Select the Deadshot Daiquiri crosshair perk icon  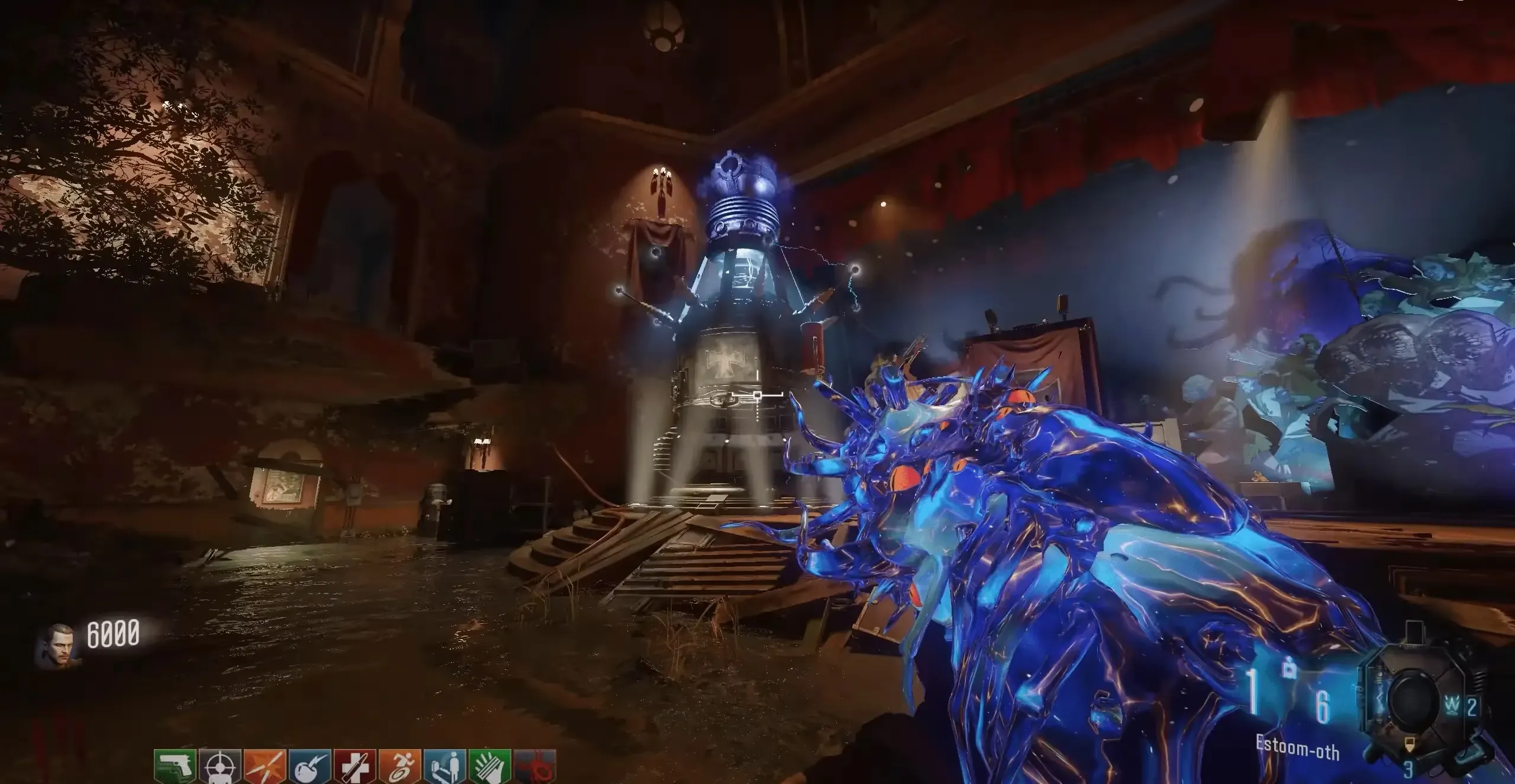coord(220,767)
